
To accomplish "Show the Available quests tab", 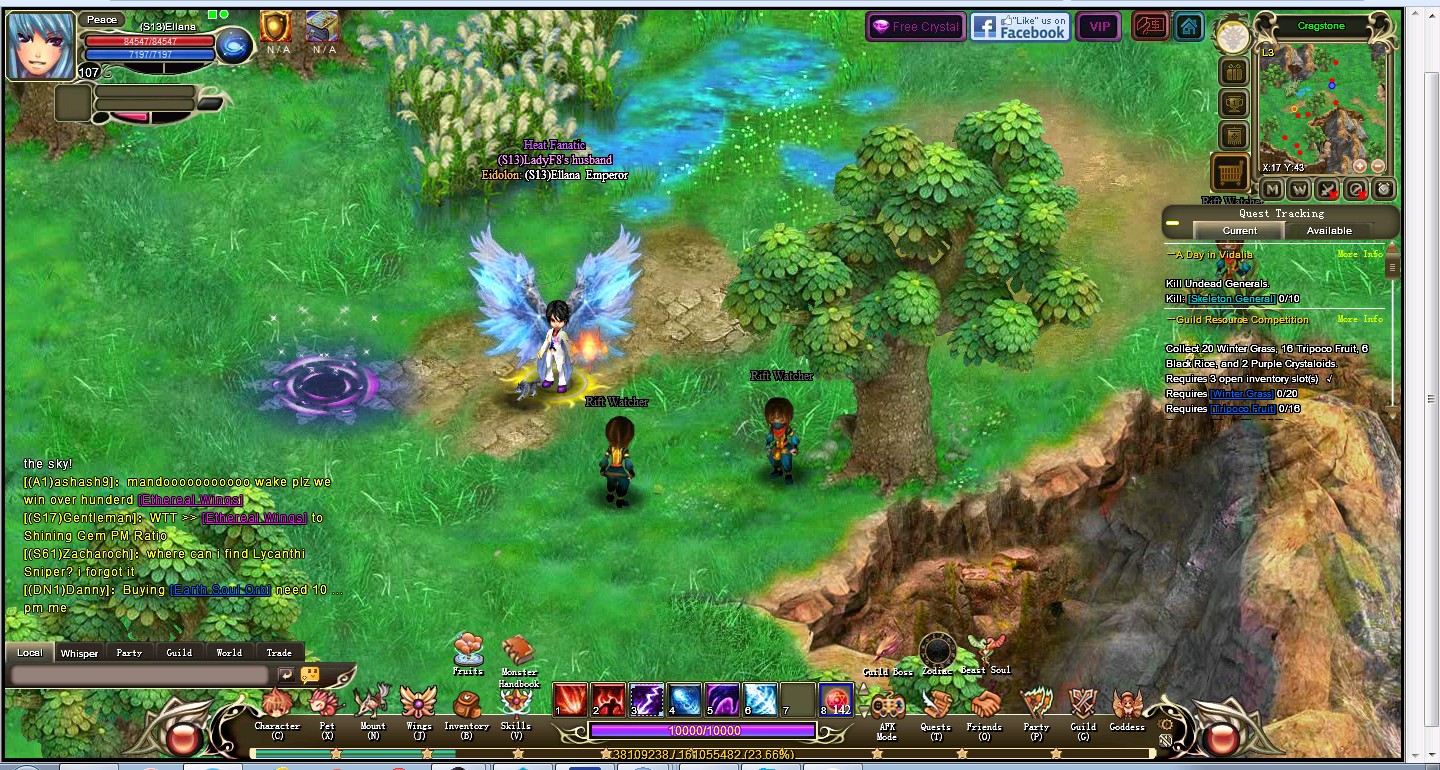I will (x=1329, y=231).
